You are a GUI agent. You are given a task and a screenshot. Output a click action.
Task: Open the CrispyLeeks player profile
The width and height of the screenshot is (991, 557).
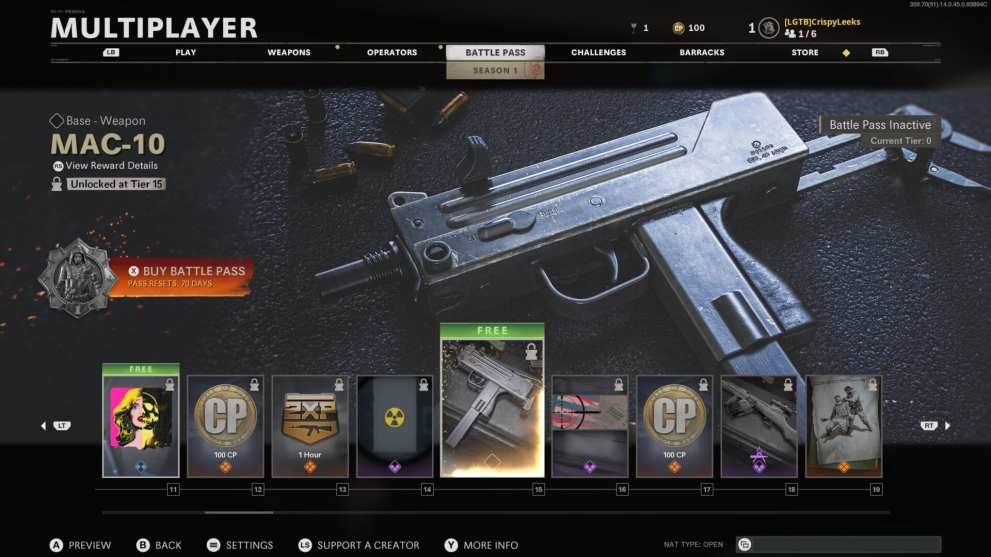(821, 22)
